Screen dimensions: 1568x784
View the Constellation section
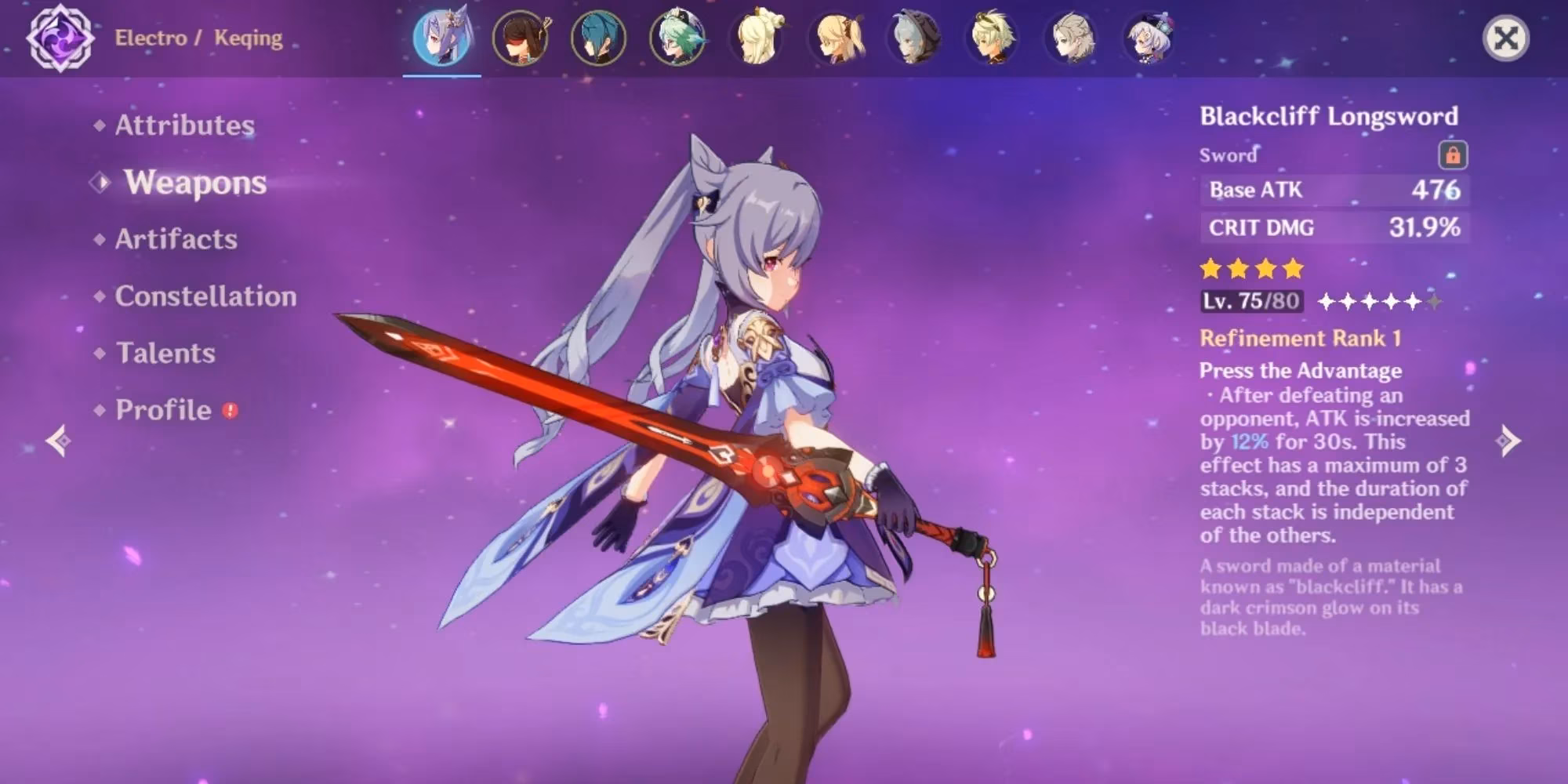pos(205,297)
